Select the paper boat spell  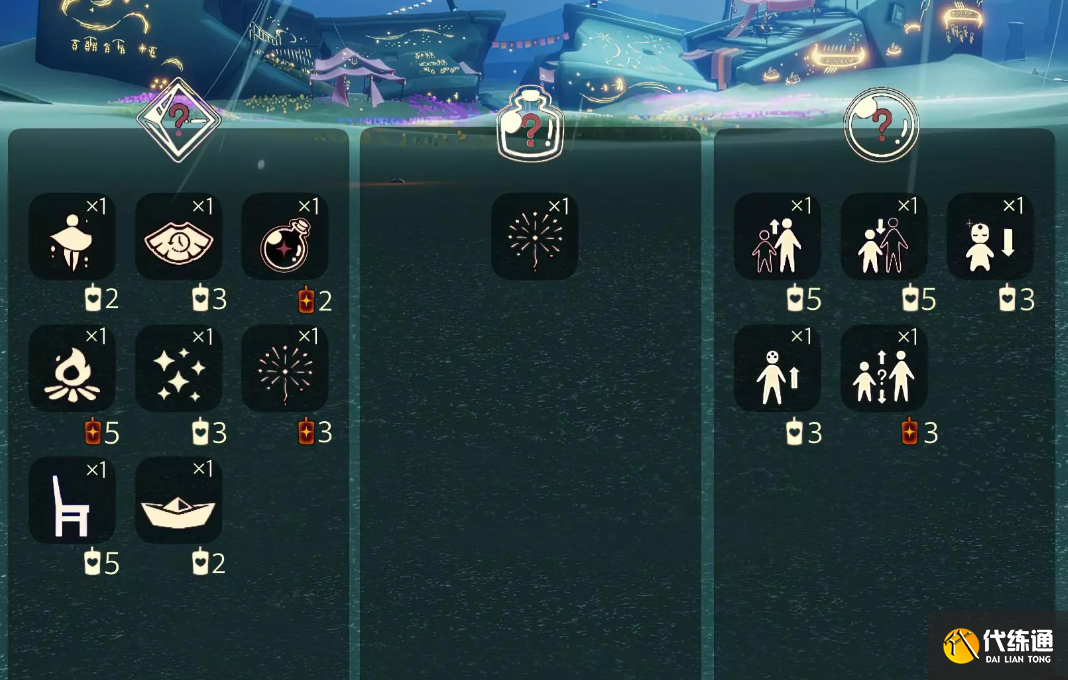[178, 500]
